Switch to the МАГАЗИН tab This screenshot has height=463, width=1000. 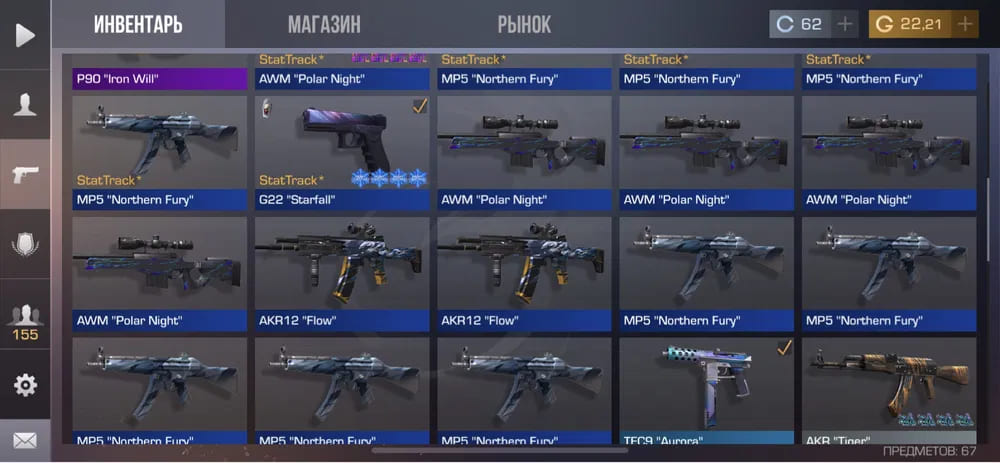click(324, 25)
